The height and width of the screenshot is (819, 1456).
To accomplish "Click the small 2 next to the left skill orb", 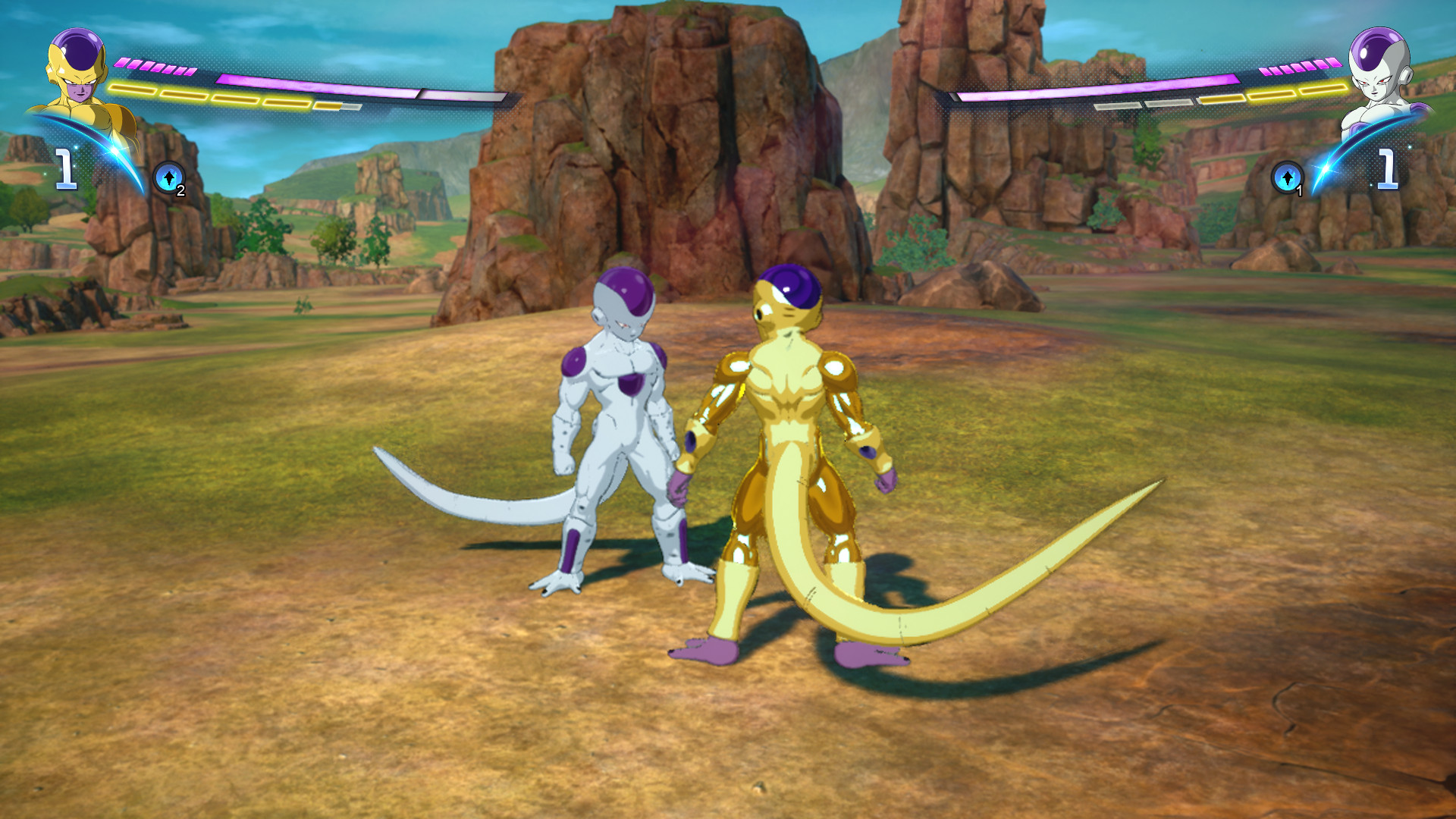I will (x=180, y=191).
